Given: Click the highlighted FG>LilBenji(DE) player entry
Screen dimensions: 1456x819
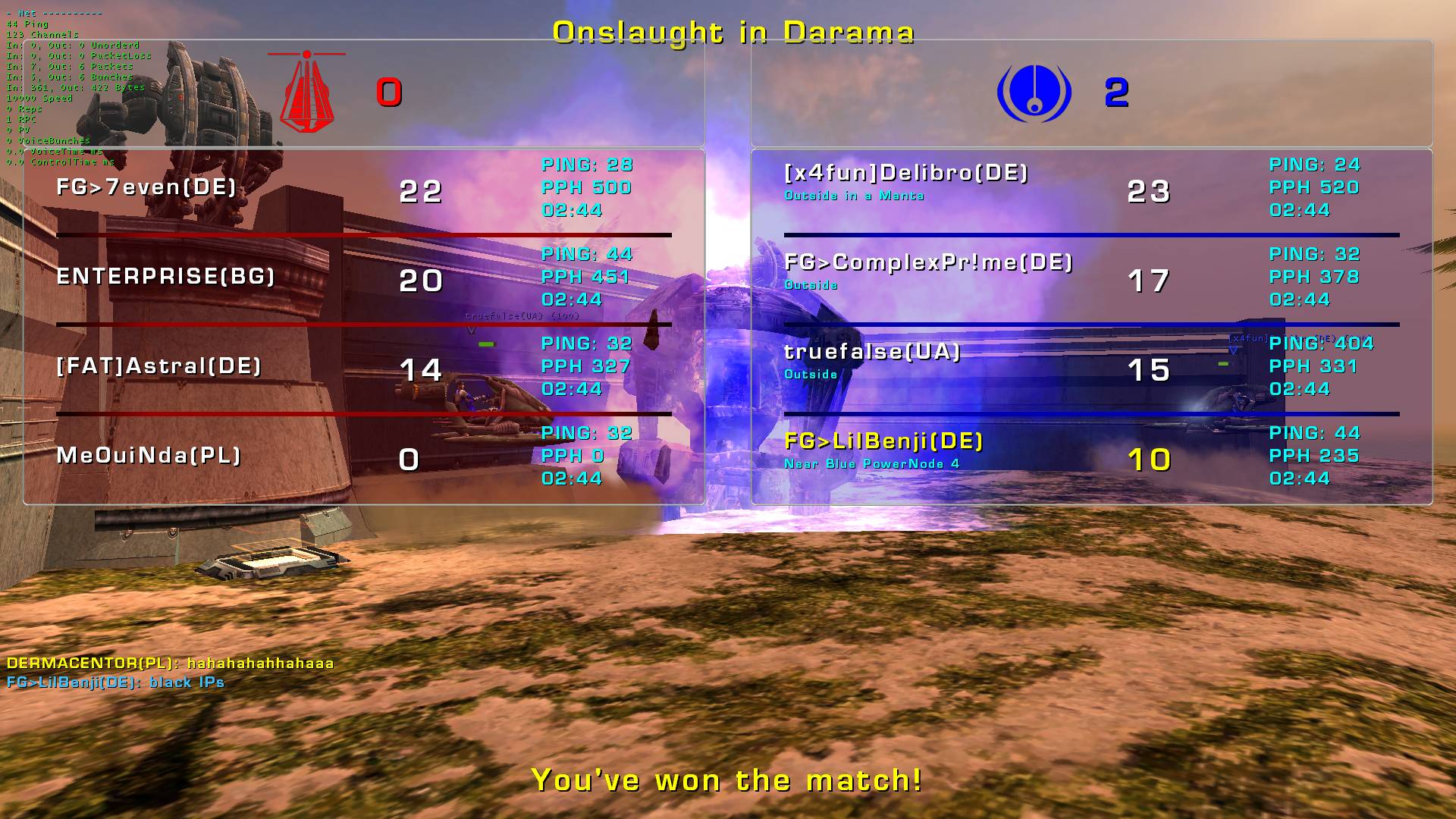Looking at the screenshot, I should (x=883, y=442).
